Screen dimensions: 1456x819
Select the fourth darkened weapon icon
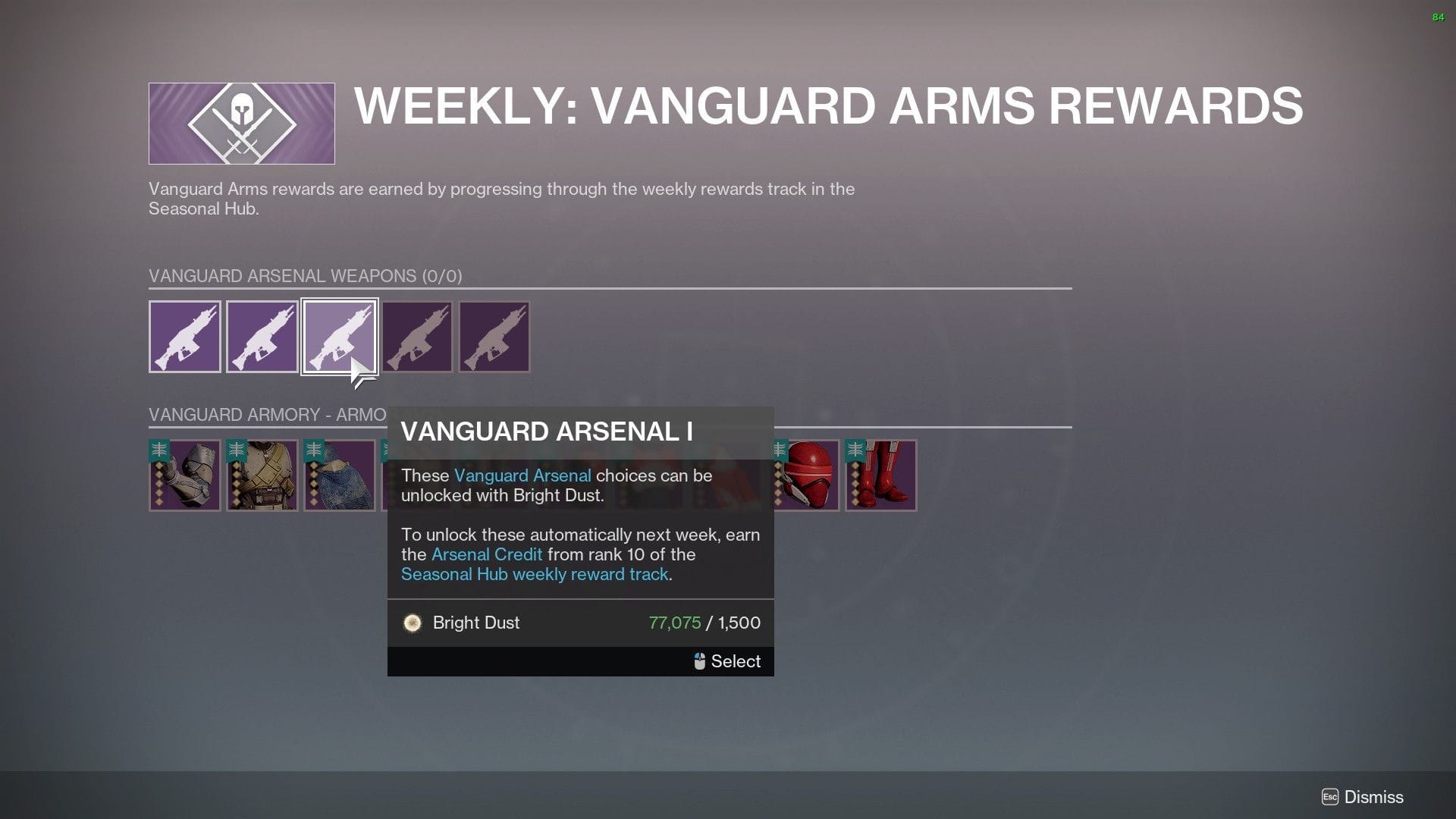point(417,336)
